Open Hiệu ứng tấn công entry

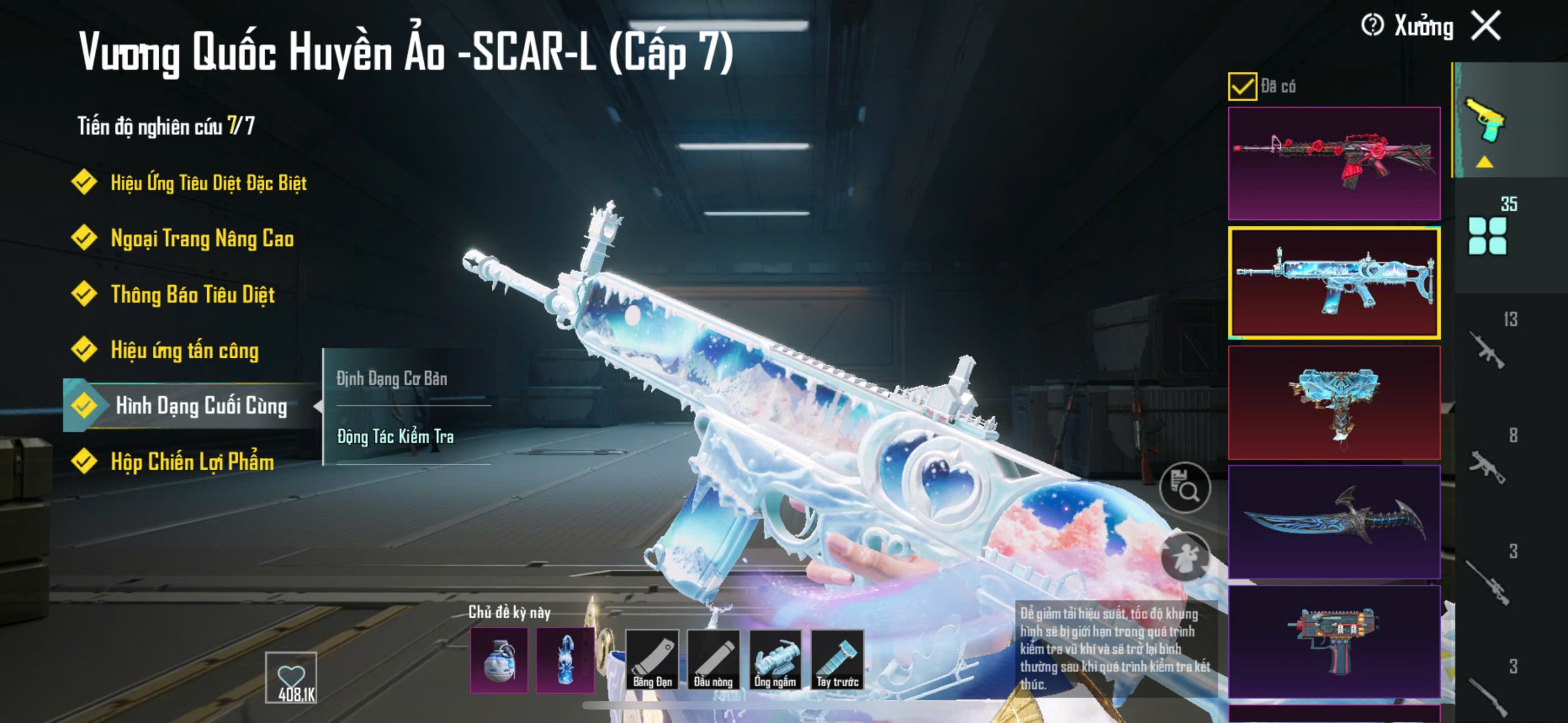coord(184,350)
